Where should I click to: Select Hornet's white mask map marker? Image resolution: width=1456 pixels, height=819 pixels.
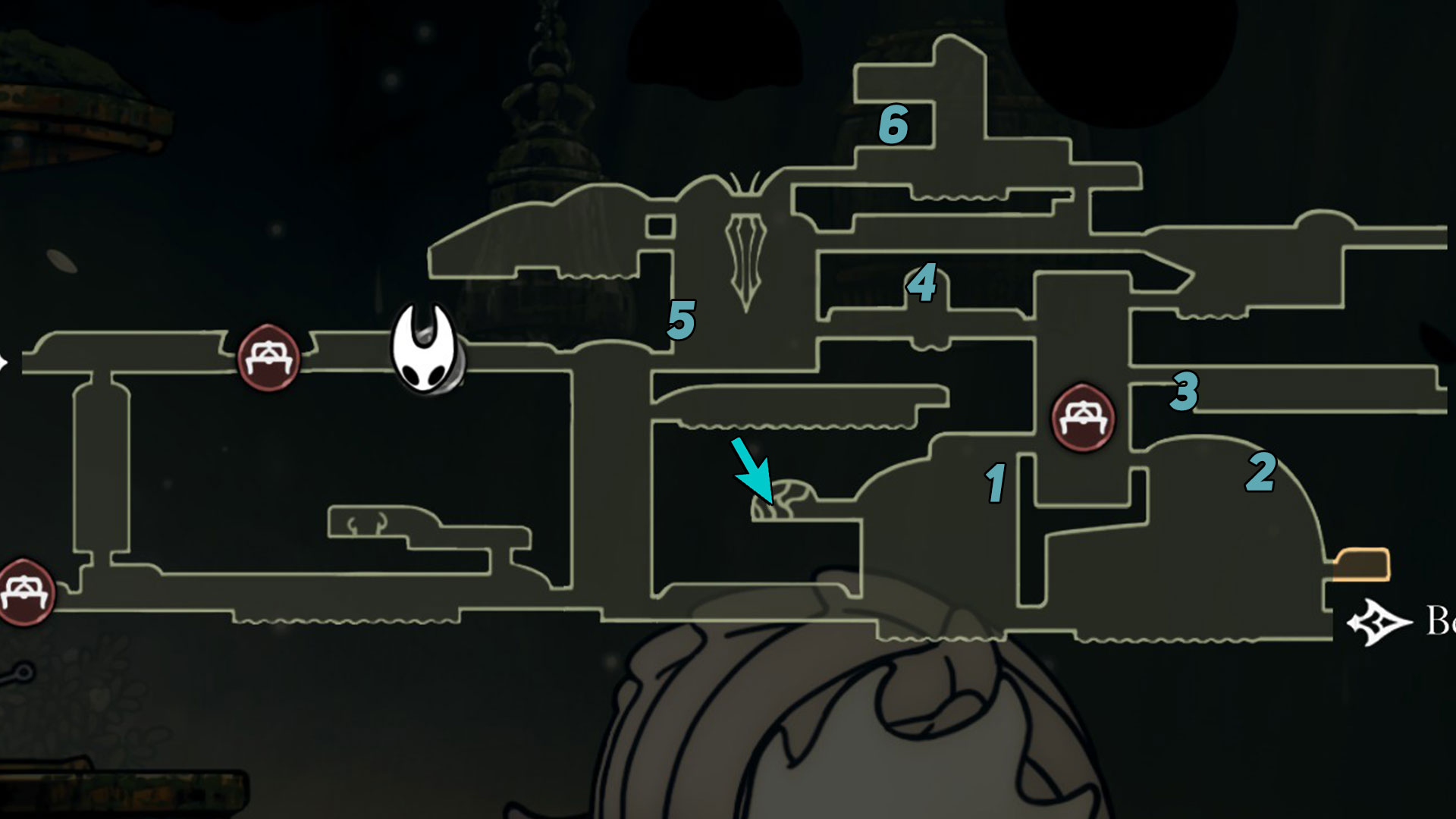pyautogui.click(x=425, y=350)
